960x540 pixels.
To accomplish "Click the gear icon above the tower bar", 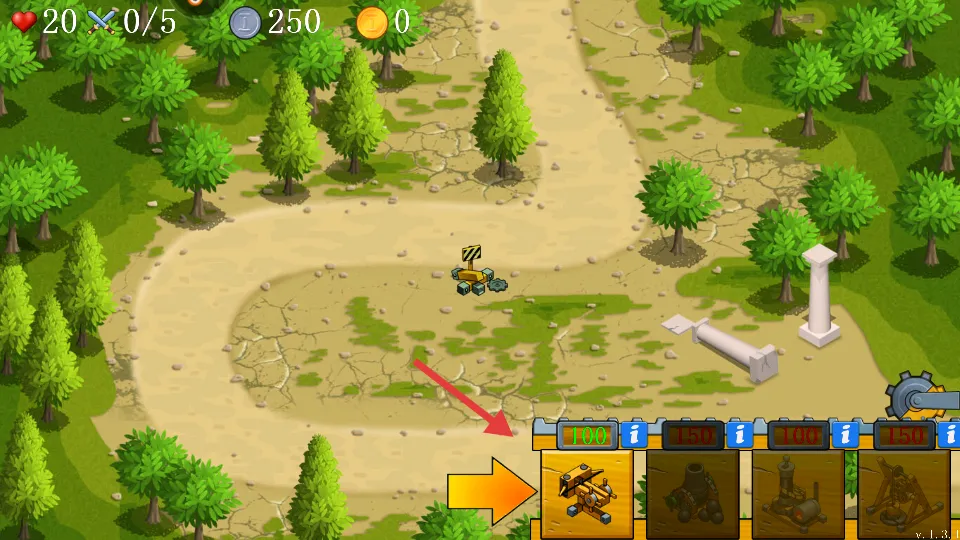I will pos(913,397).
